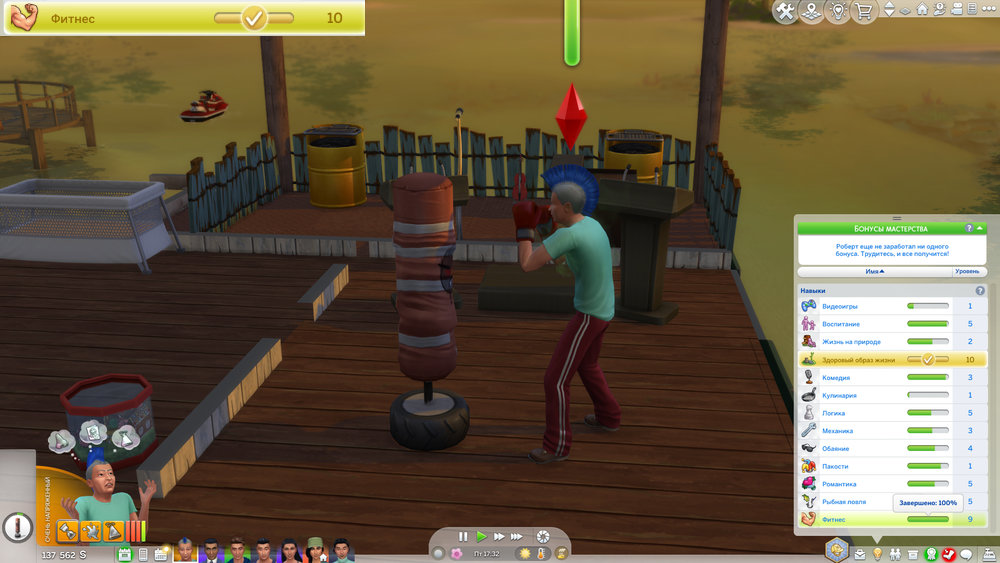
Task: Select the fast-forward double arrow speed
Action: click(499, 536)
